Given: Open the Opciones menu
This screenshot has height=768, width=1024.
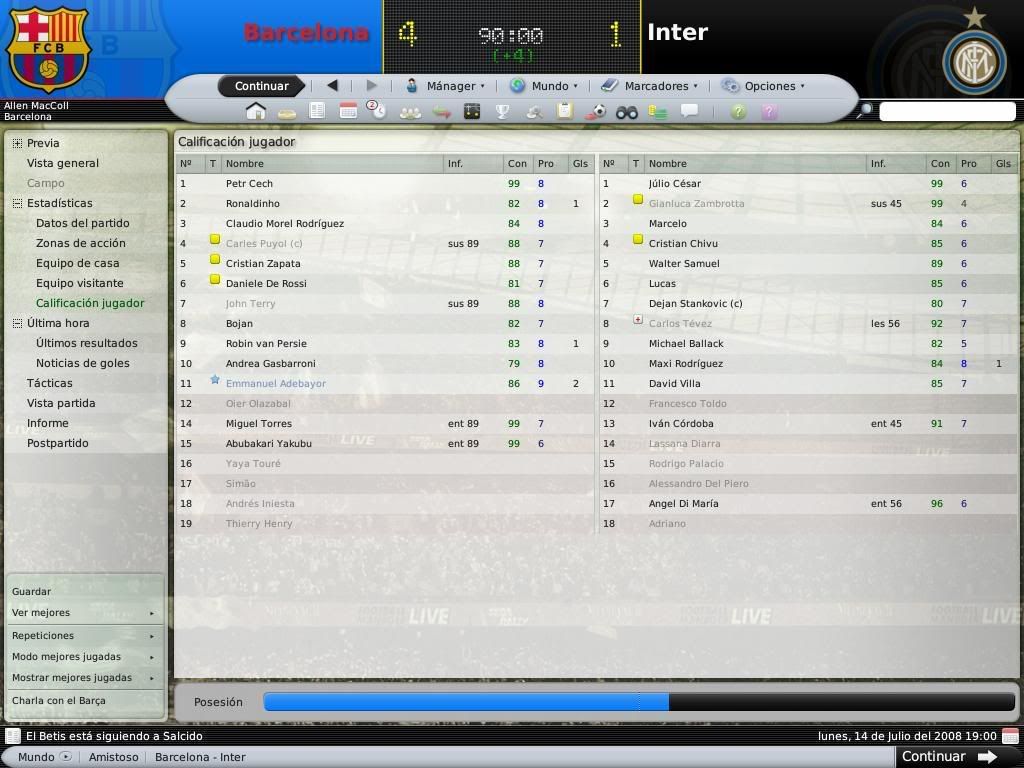Looking at the screenshot, I should click(764, 86).
